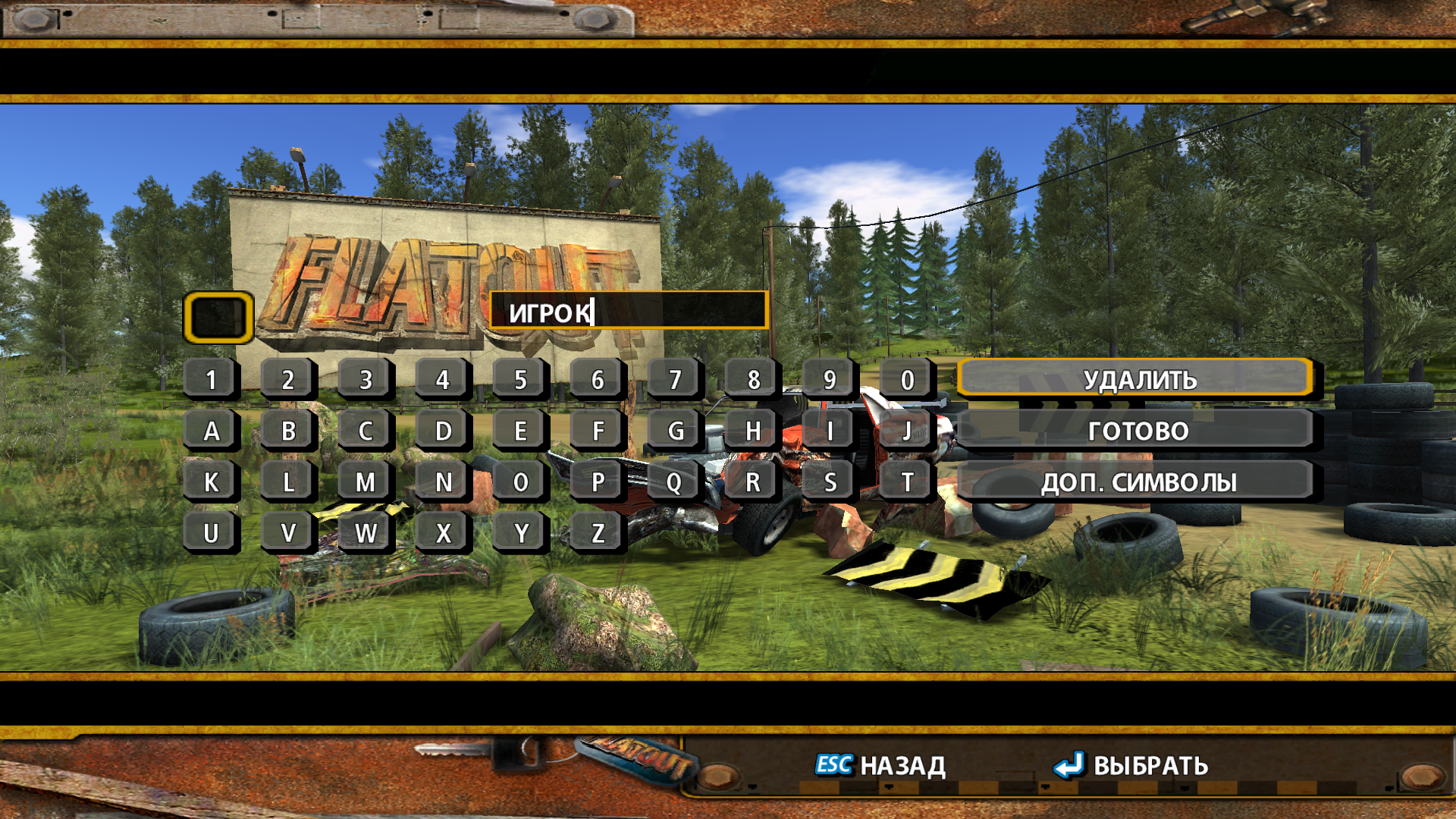The width and height of the screenshot is (1456, 819).
Task: Click the number 5 key
Action: coord(520,379)
